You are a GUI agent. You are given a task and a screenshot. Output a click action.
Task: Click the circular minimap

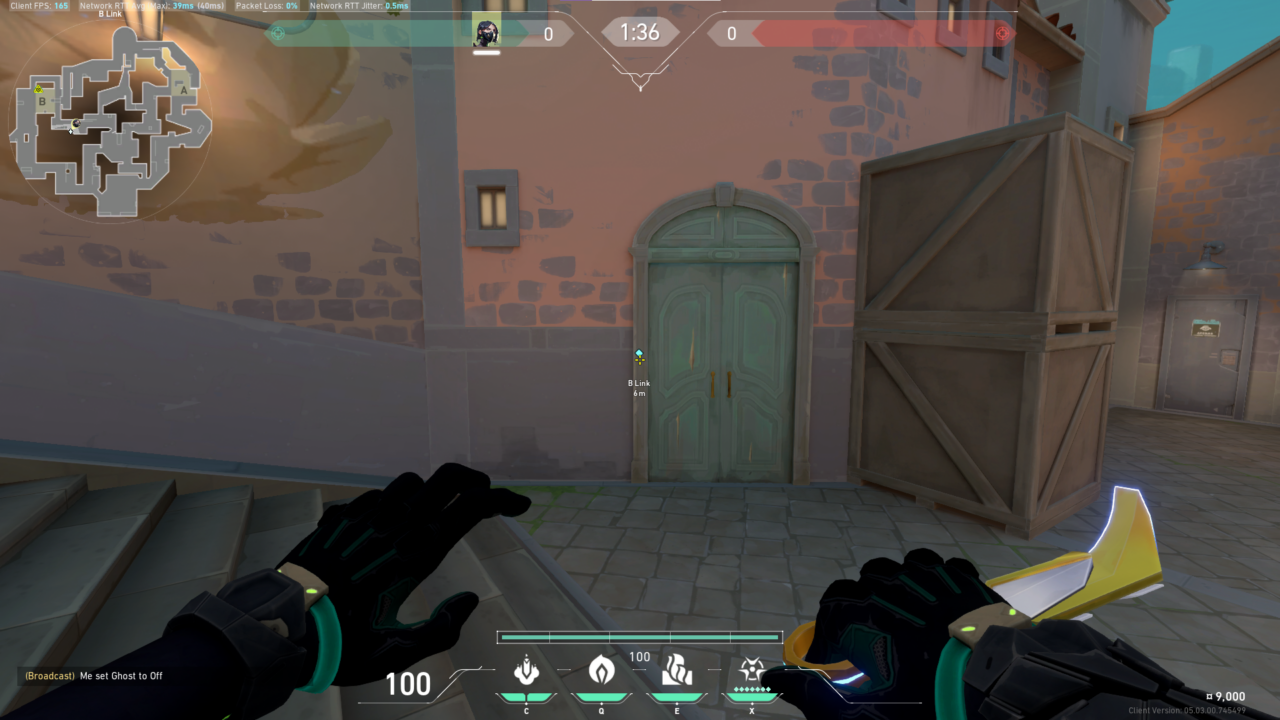click(x=110, y=122)
